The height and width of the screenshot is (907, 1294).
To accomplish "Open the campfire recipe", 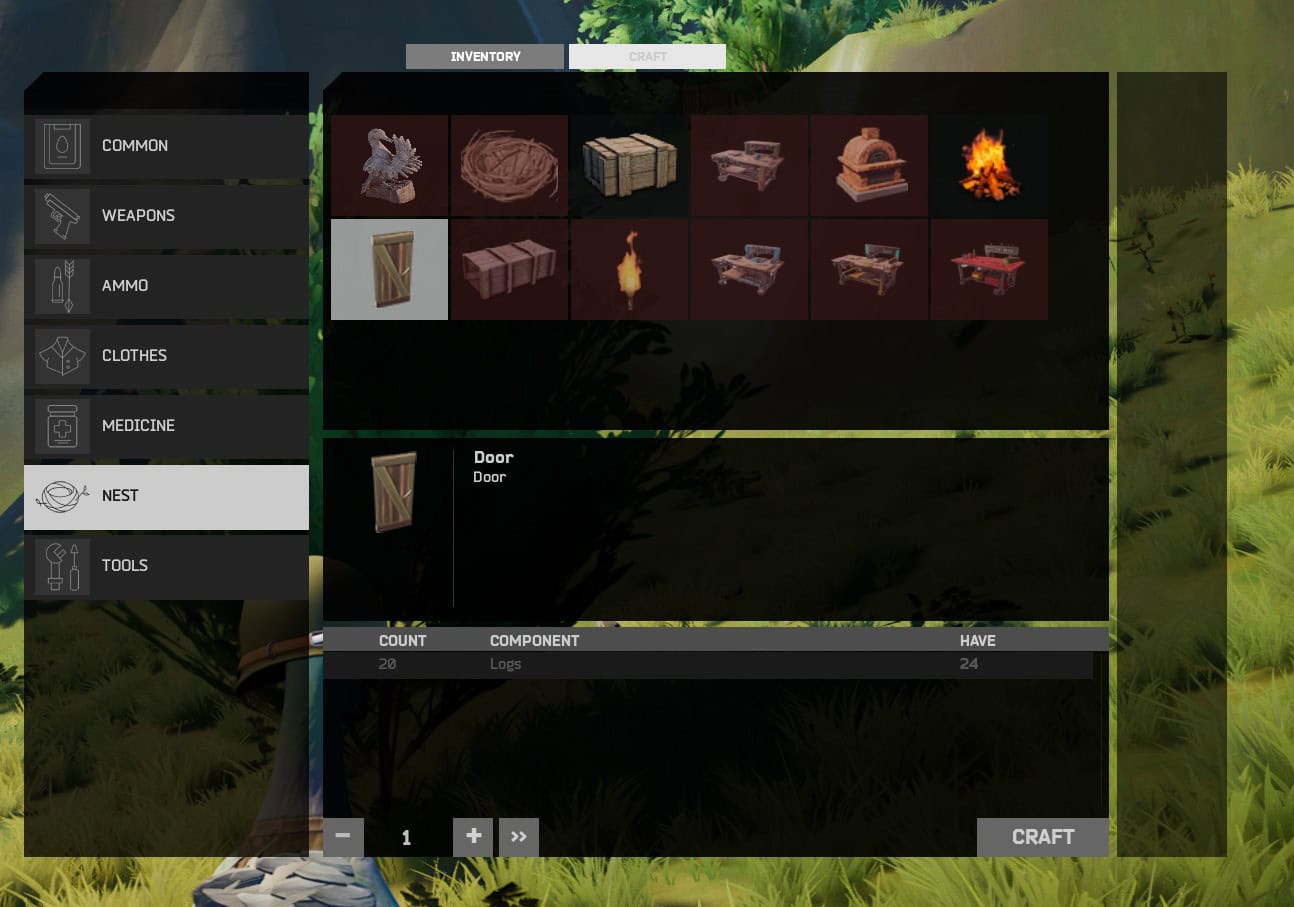I will pyautogui.click(x=989, y=165).
